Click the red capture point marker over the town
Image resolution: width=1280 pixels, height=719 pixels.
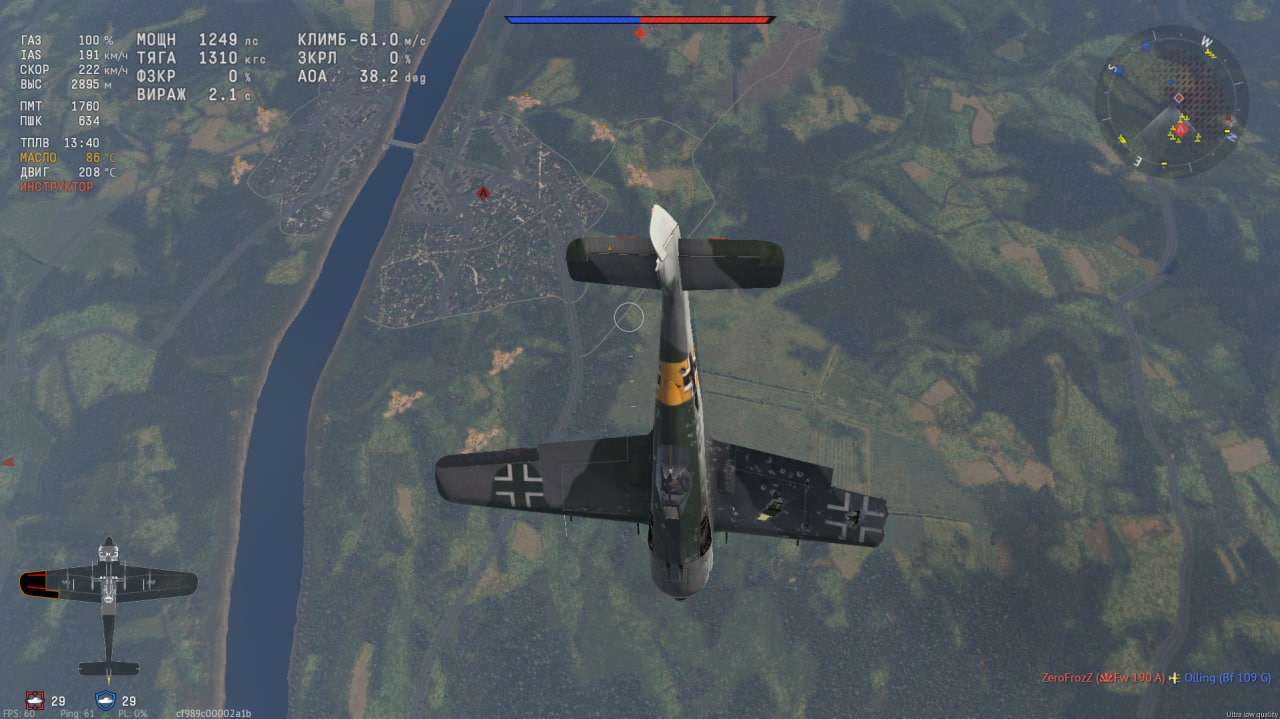(483, 193)
